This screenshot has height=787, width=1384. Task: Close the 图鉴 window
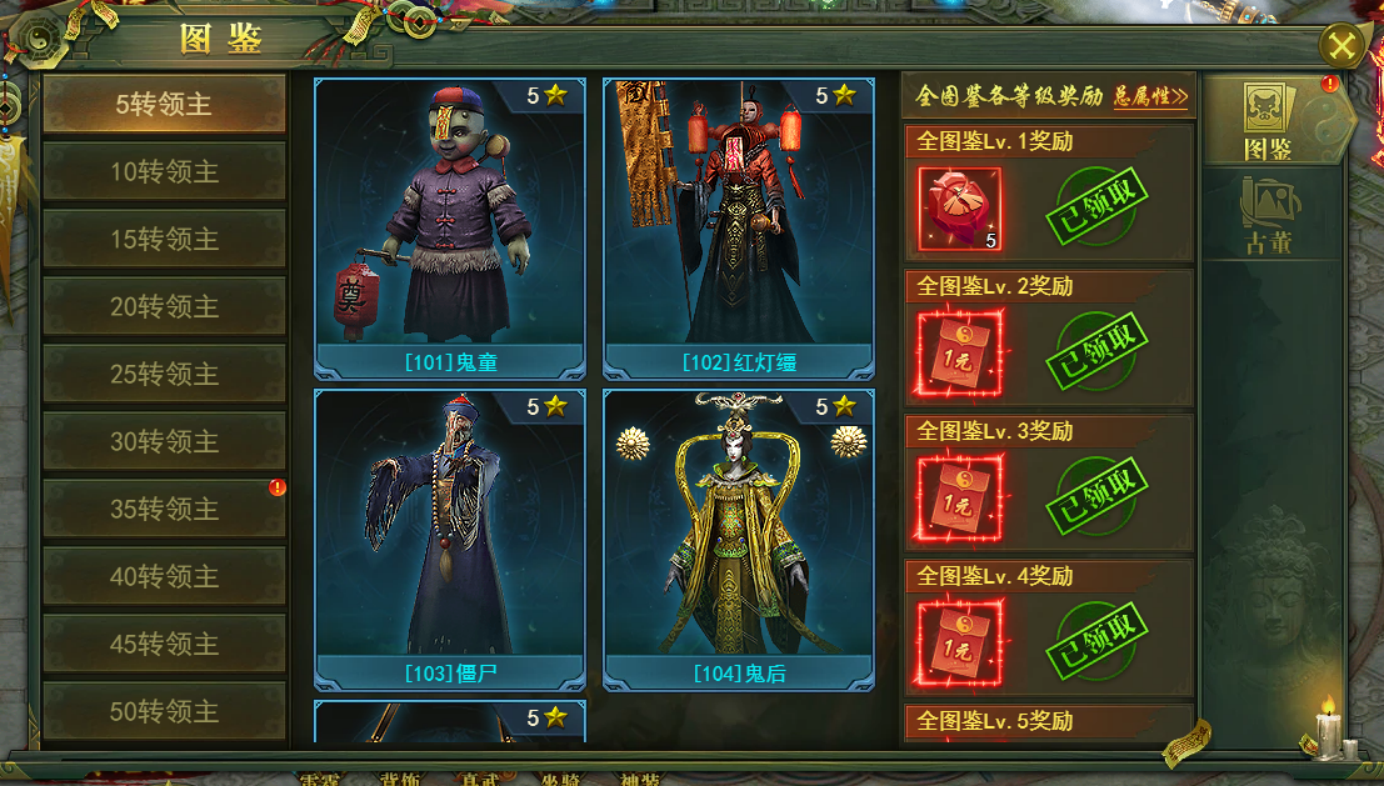pyautogui.click(x=1342, y=45)
